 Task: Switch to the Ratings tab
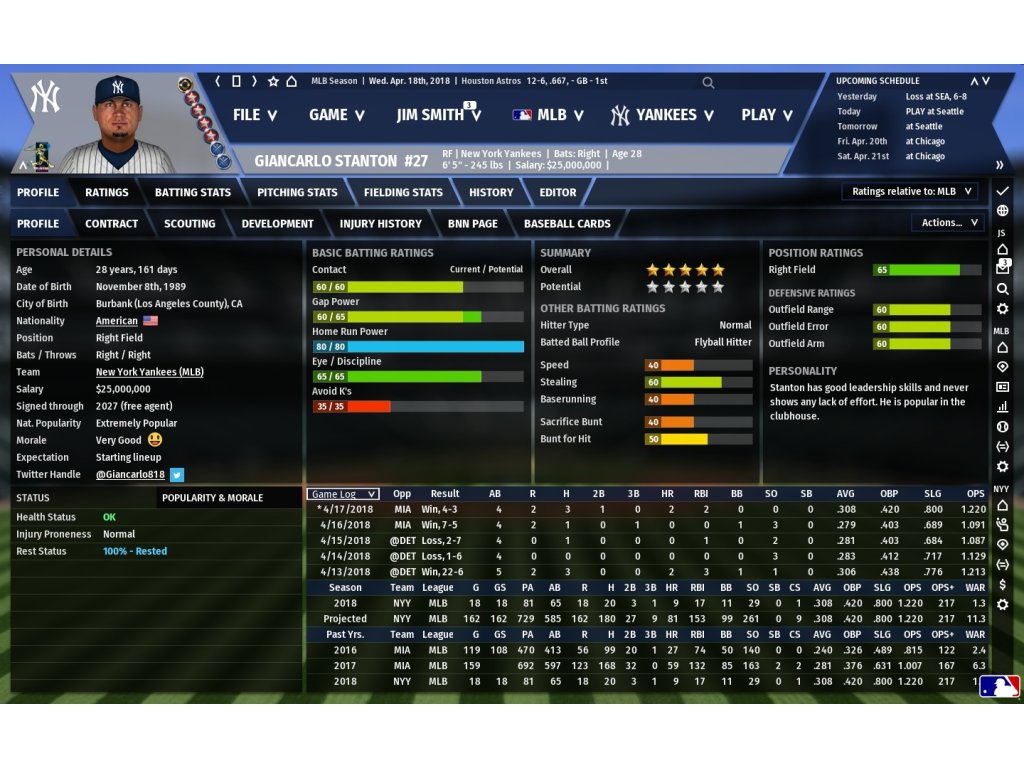pyautogui.click(x=106, y=192)
